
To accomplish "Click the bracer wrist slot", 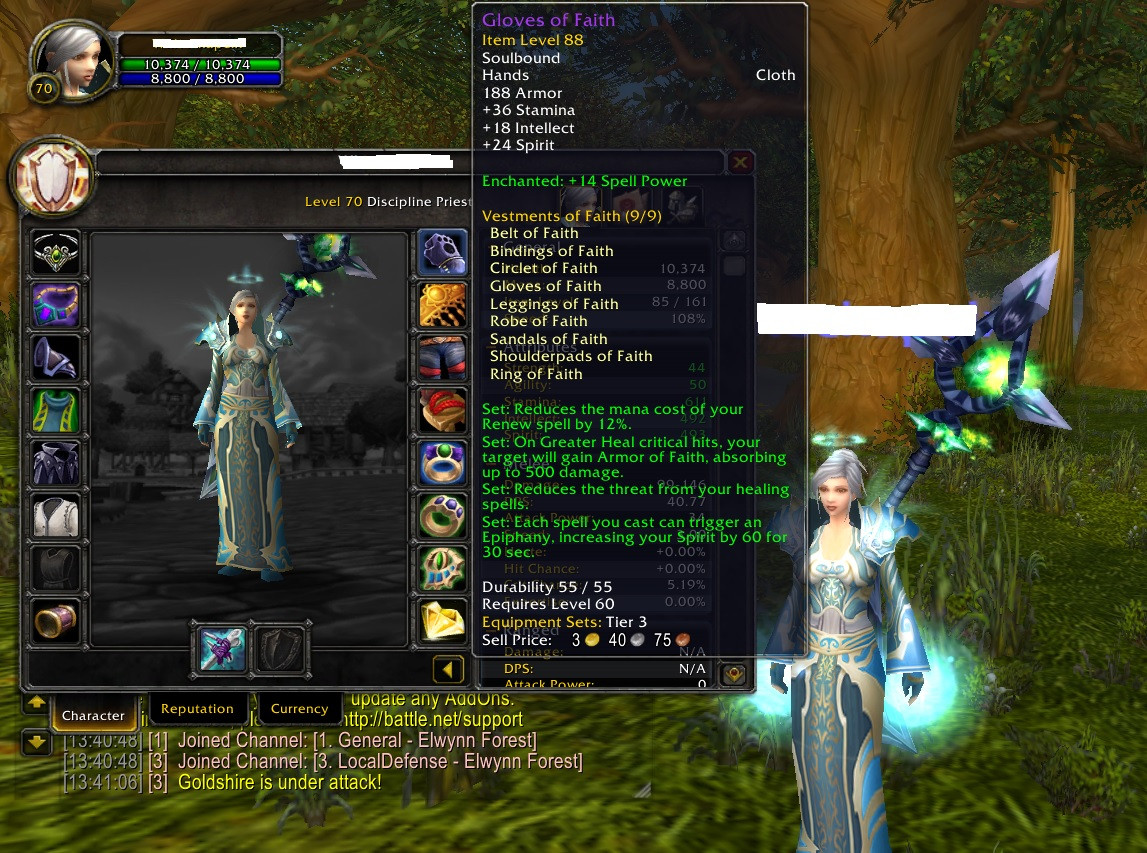I will pyautogui.click(x=56, y=620).
